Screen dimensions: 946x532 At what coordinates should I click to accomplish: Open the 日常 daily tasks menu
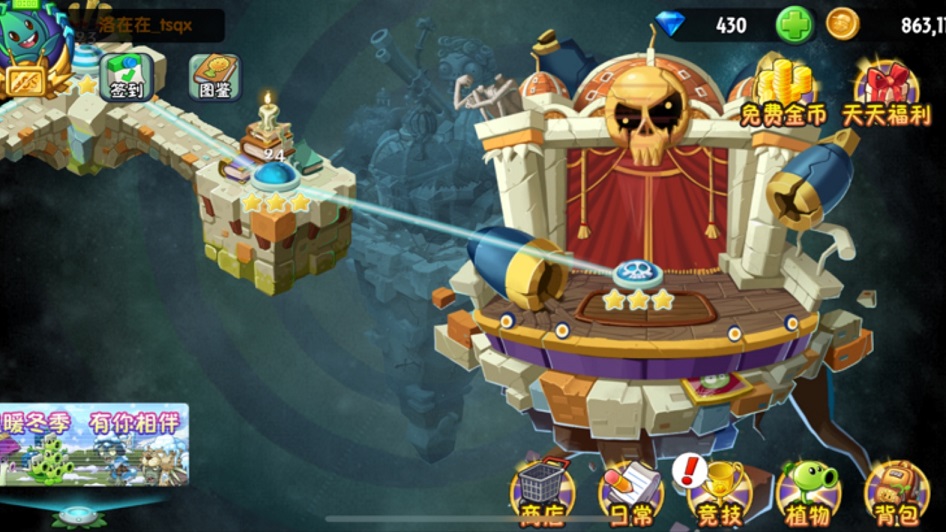coord(631,492)
